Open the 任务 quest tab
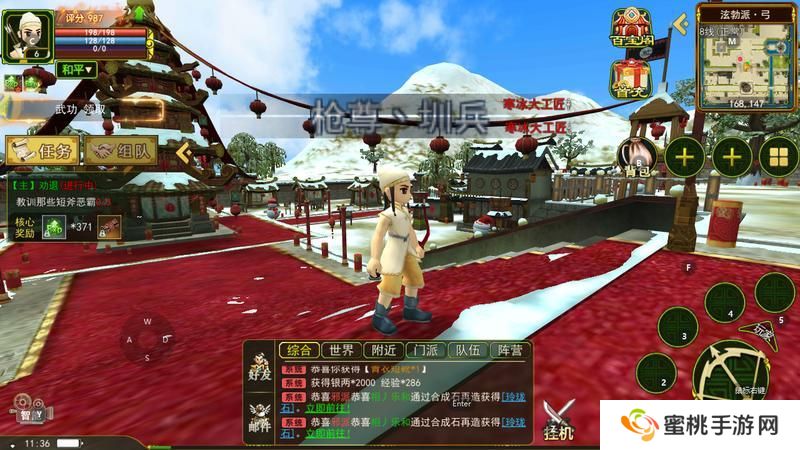The width and height of the screenshot is (800, 450). pos(41,151)
